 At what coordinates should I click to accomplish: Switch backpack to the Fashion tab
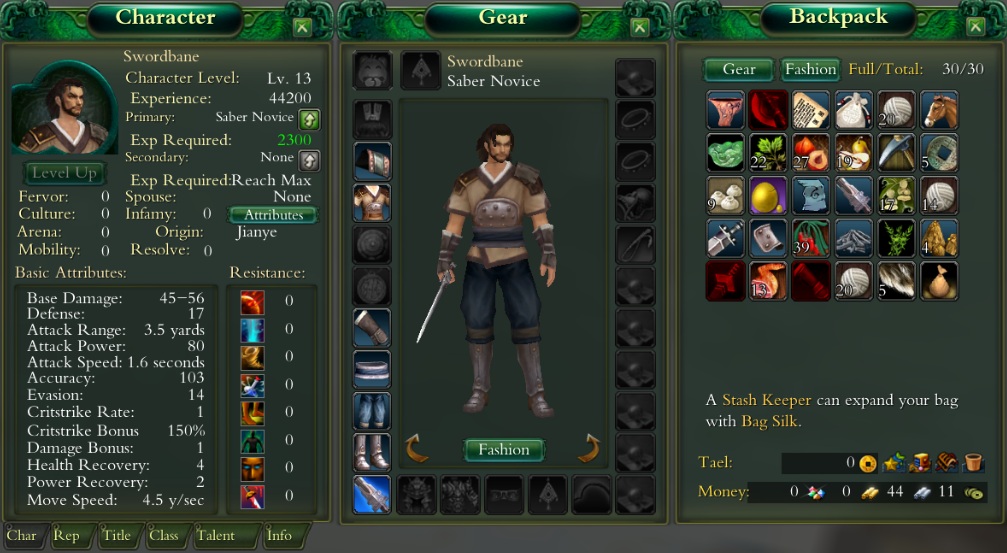click(809, 69)
